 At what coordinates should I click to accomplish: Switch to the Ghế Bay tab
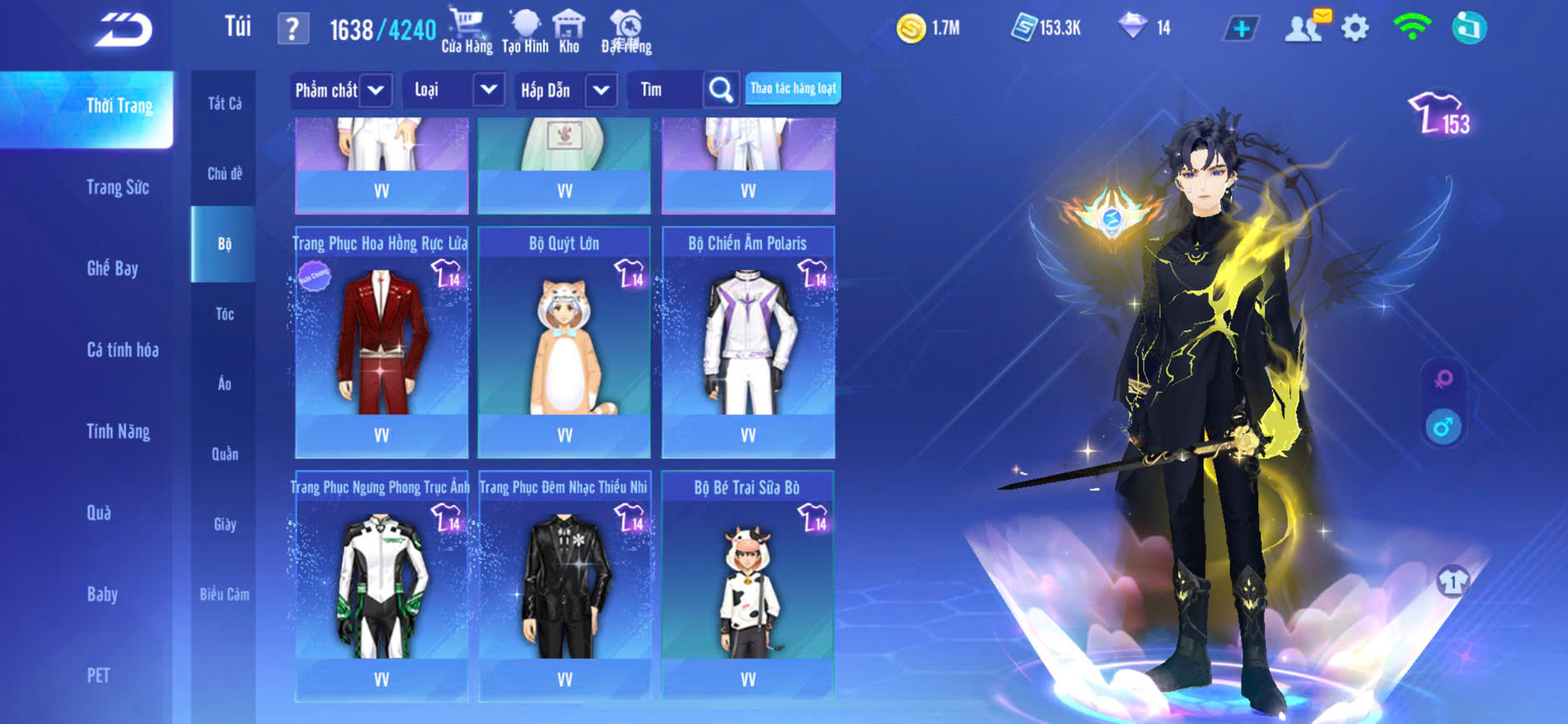112,268
